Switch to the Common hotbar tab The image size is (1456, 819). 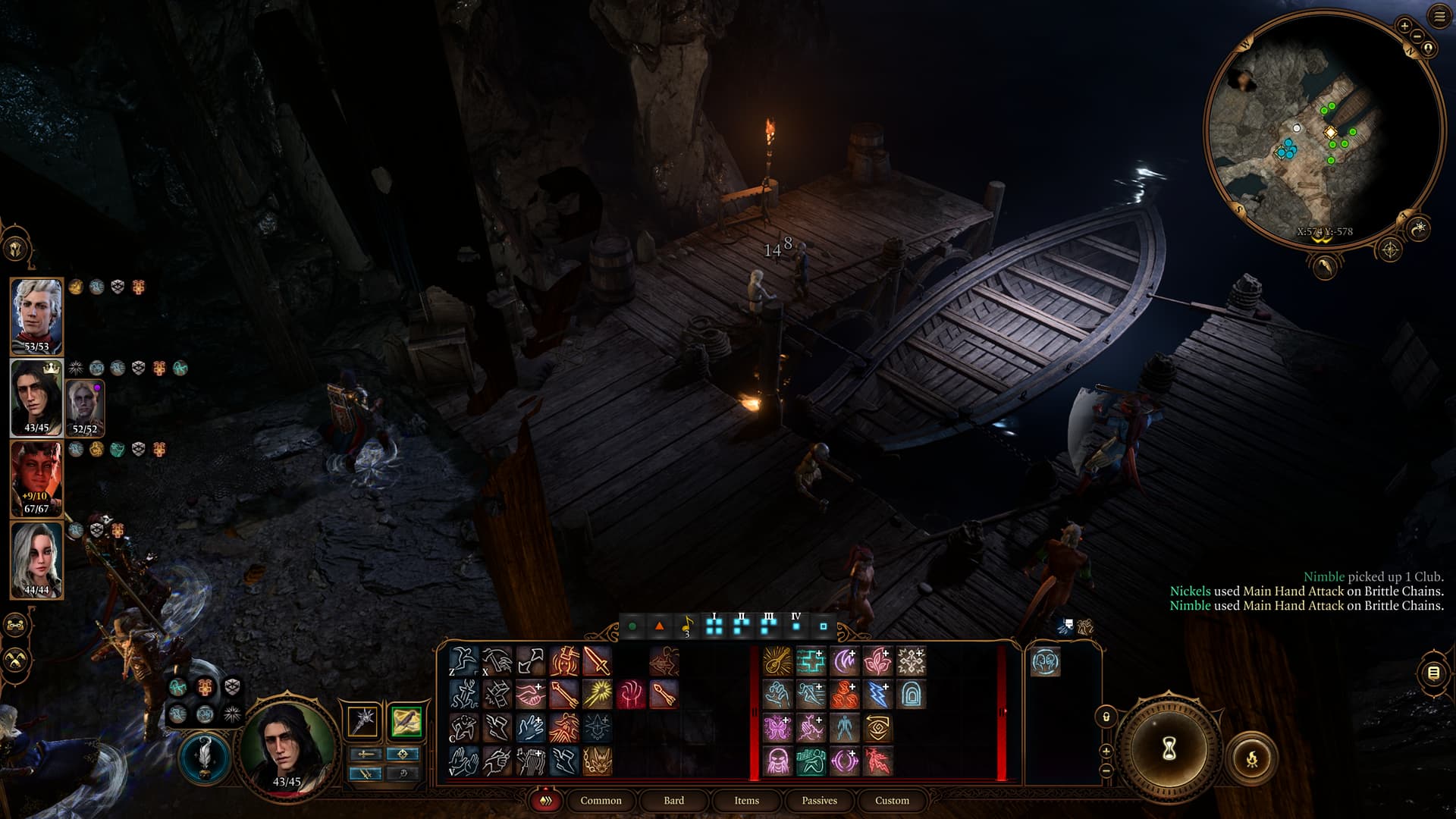point(601,800)
